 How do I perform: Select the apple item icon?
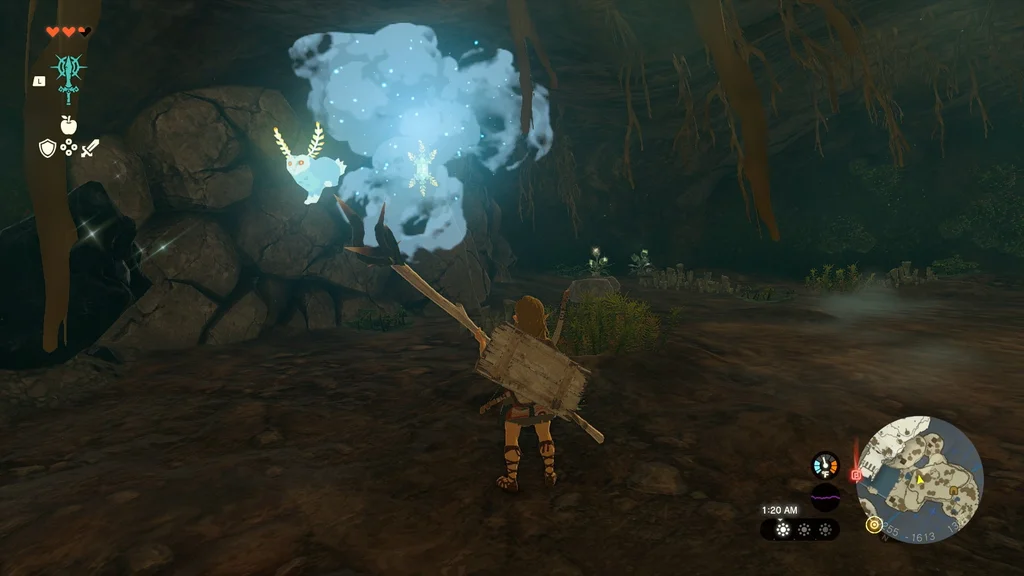pos(69,125)
